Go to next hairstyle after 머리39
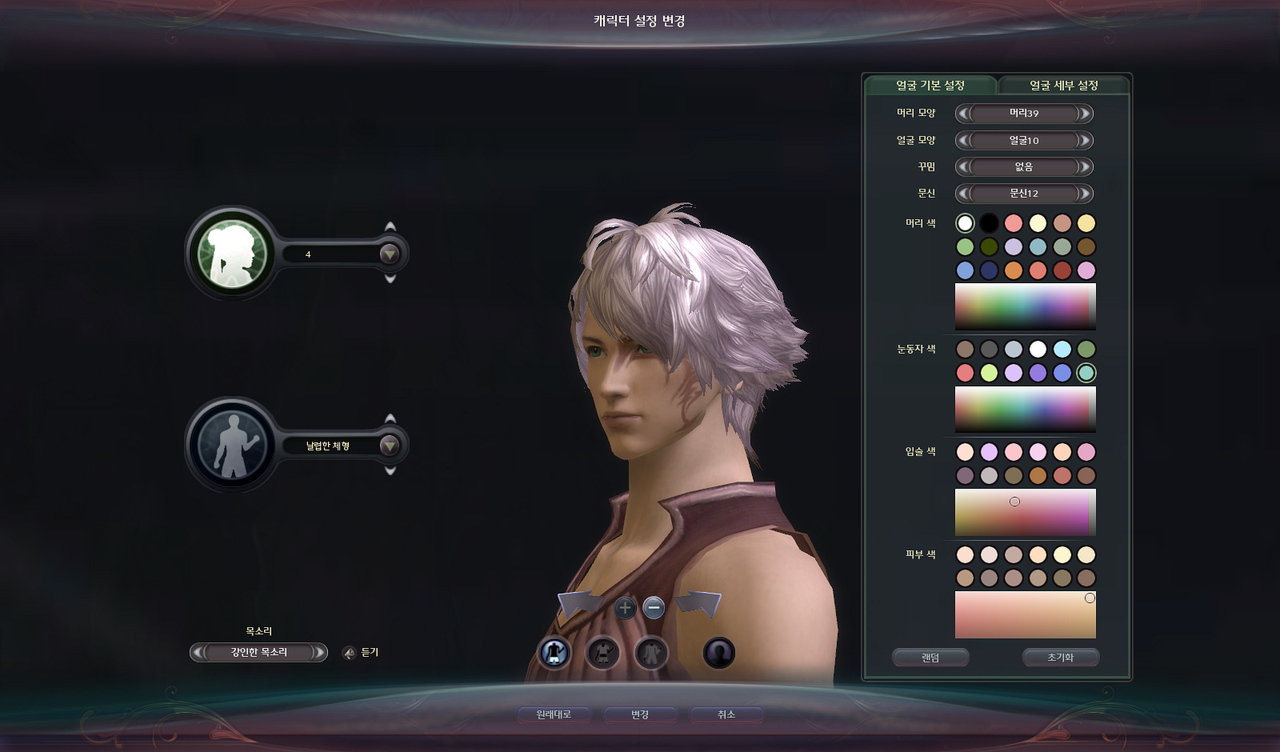Image resolution: width=1280 pixels, height=752 pixels. [x=1086, y=114]
